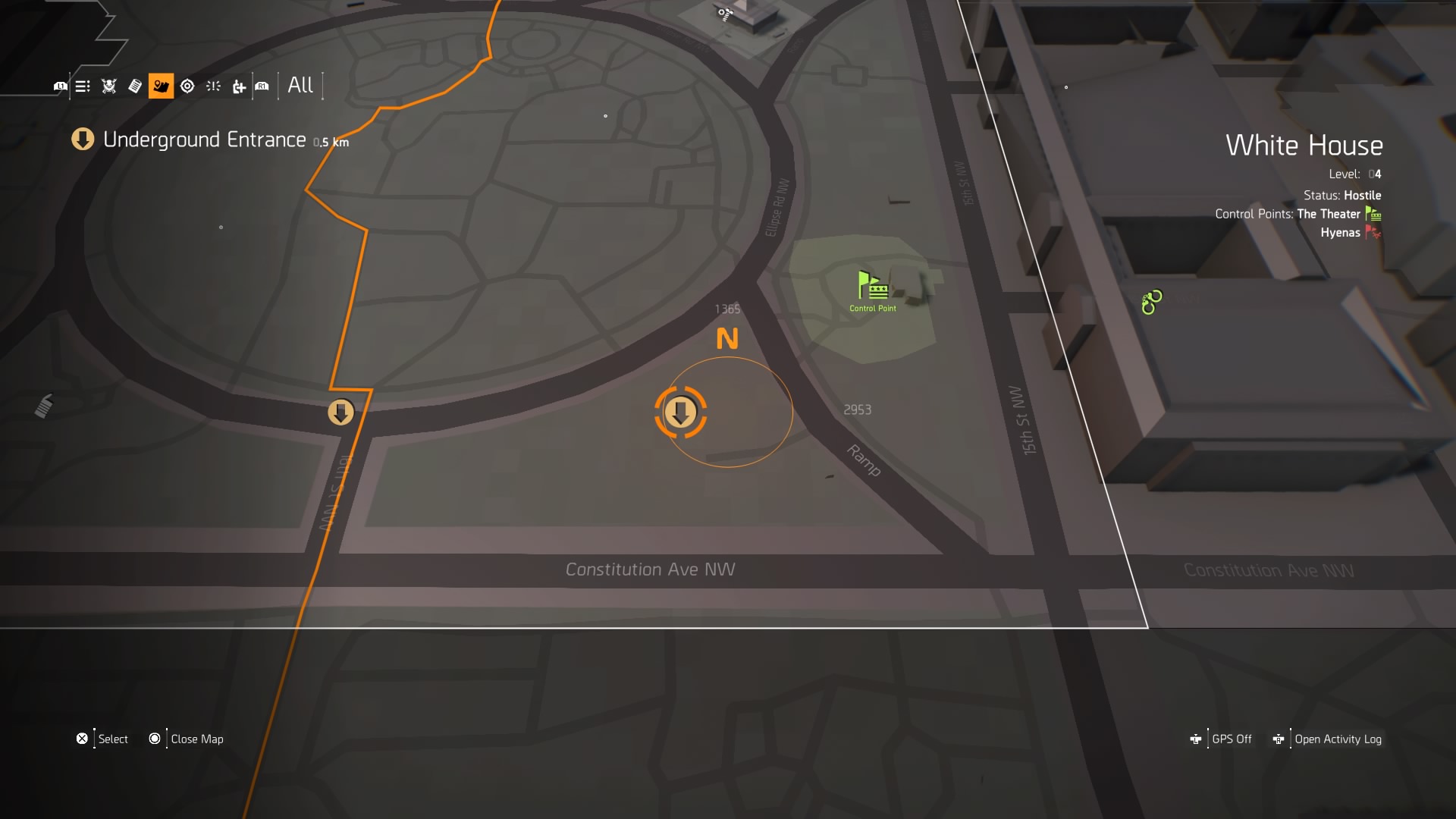This screenshot has height=819, width=1456.
Task: Click the Underground Entrance arrow marker on the map
Action: click(x=340, y=413)
